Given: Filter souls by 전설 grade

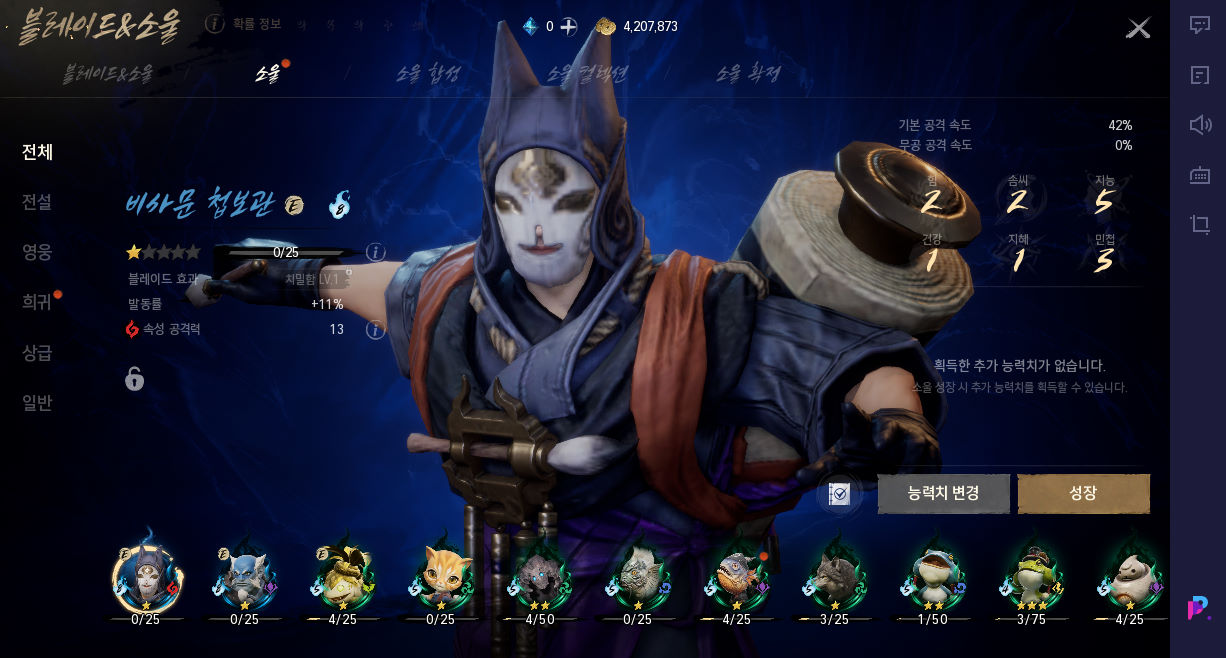Looking at the screenshot, I should (x=37, y=202).
